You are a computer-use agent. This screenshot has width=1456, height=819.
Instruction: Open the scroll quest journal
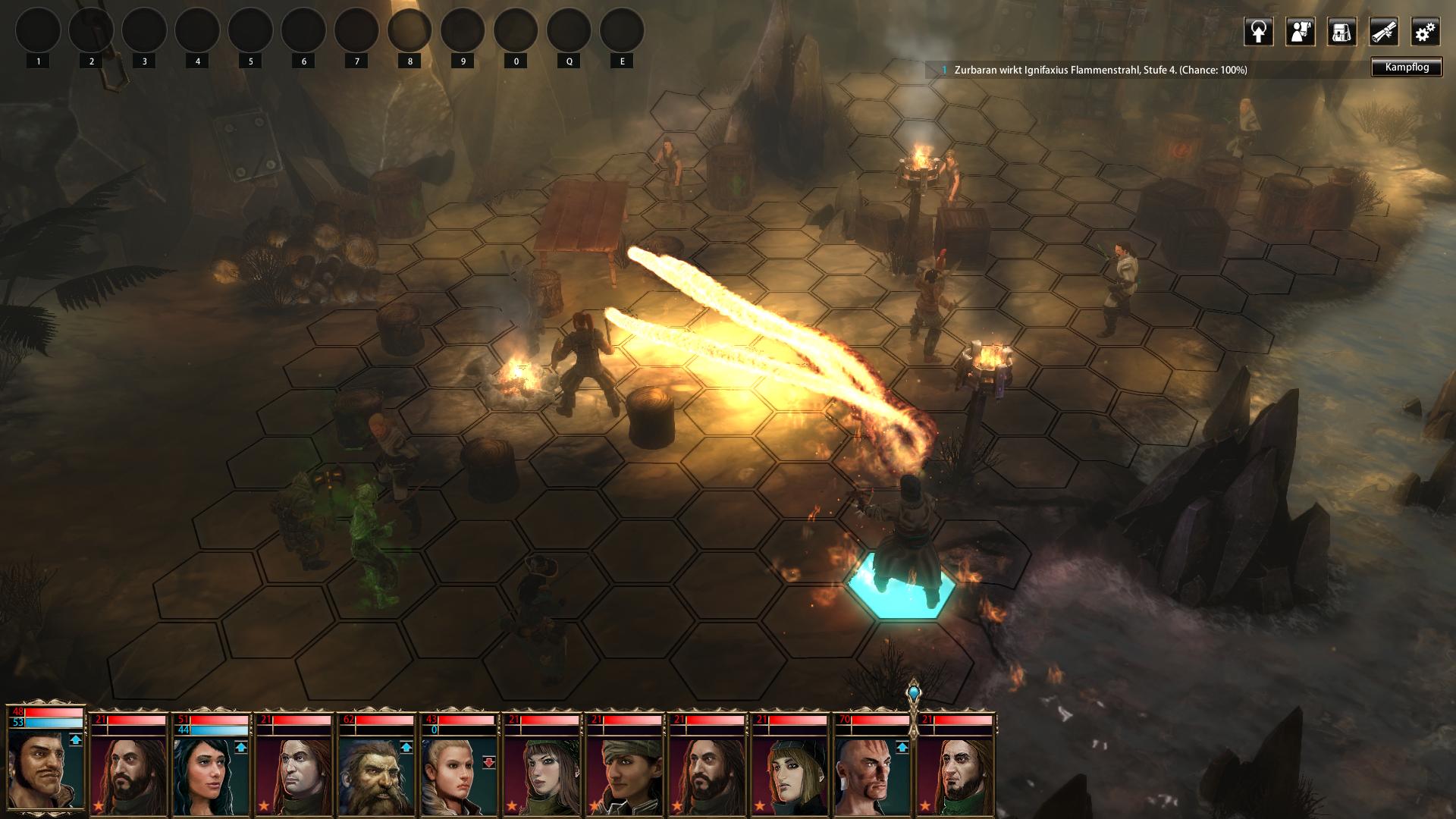point(1383,32)
